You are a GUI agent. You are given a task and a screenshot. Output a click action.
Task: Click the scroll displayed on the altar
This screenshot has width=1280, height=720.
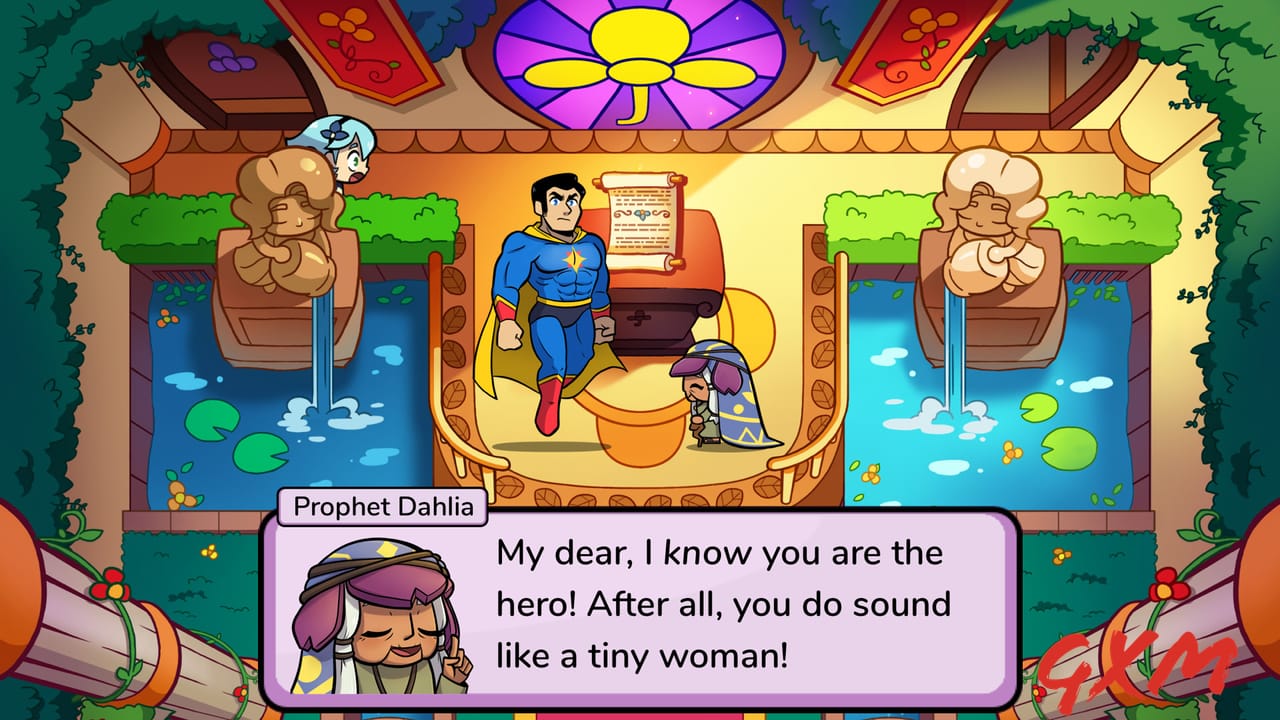coord(638,215)
